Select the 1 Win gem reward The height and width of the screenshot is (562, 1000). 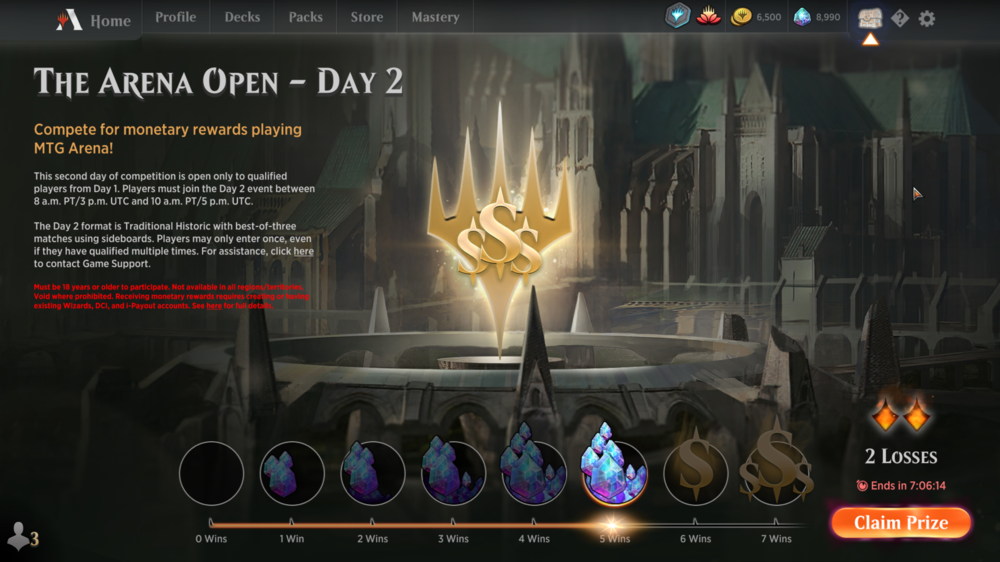tap(292, 473)
